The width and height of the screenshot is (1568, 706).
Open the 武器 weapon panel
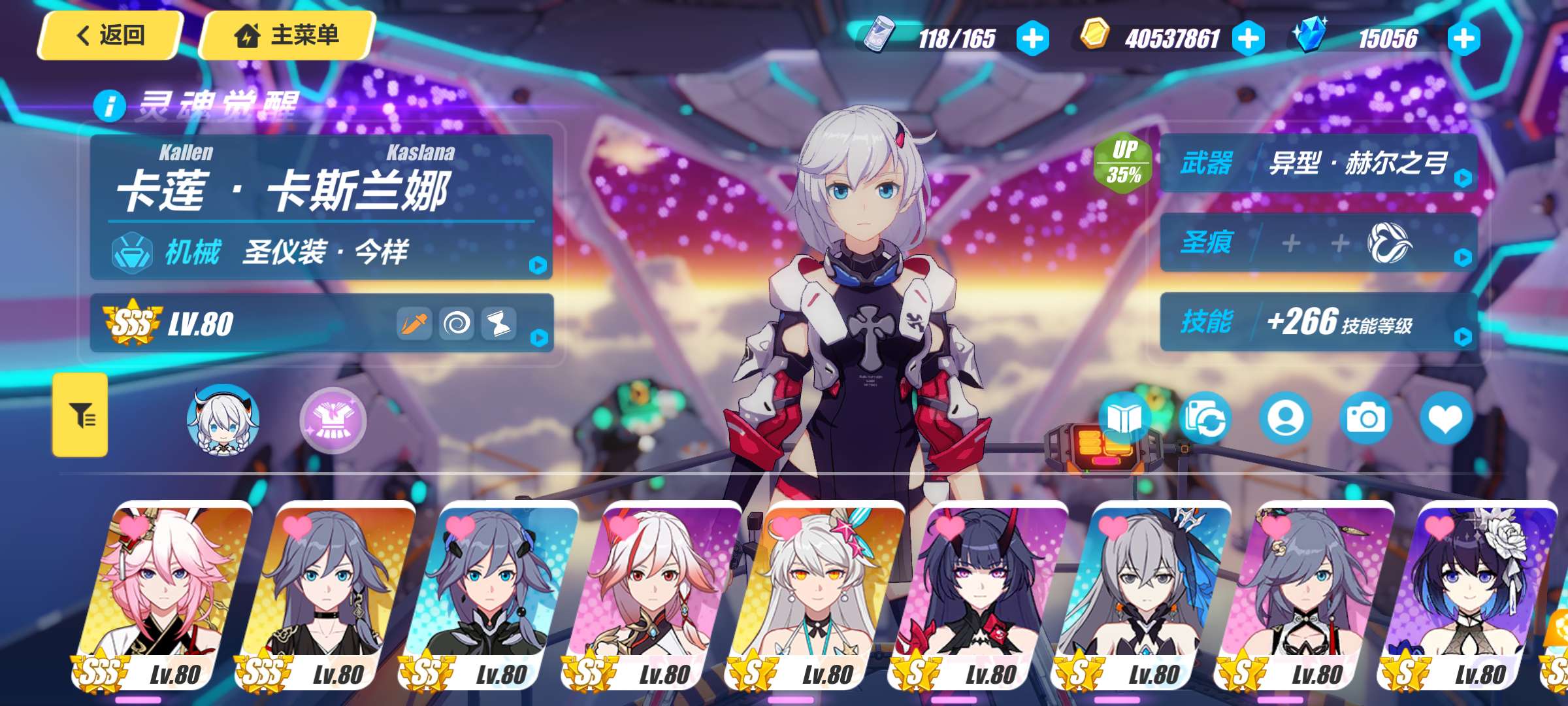(1318, 163)
